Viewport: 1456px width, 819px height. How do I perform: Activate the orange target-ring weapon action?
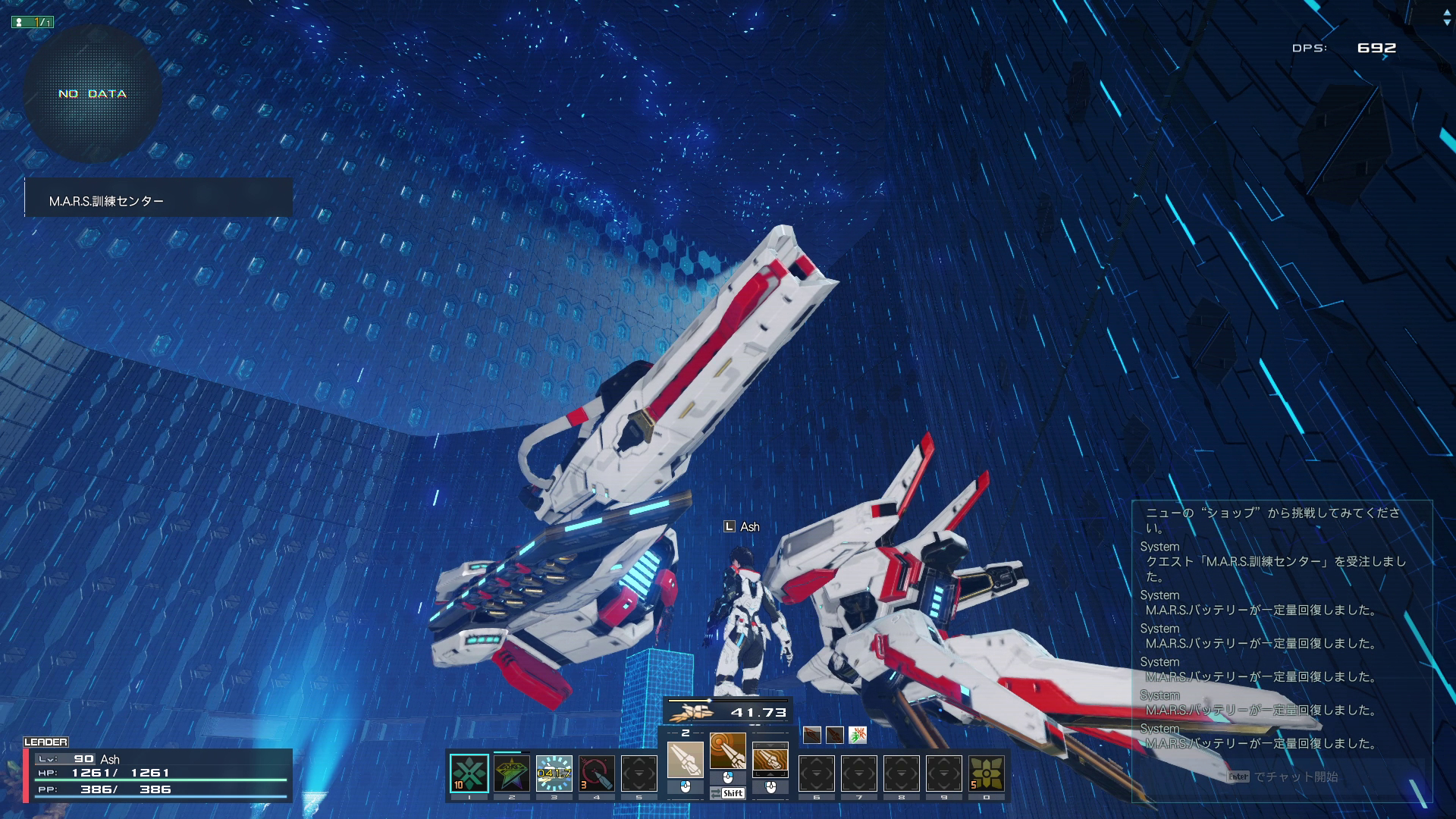pyautogui.click(x=727, y=751)
